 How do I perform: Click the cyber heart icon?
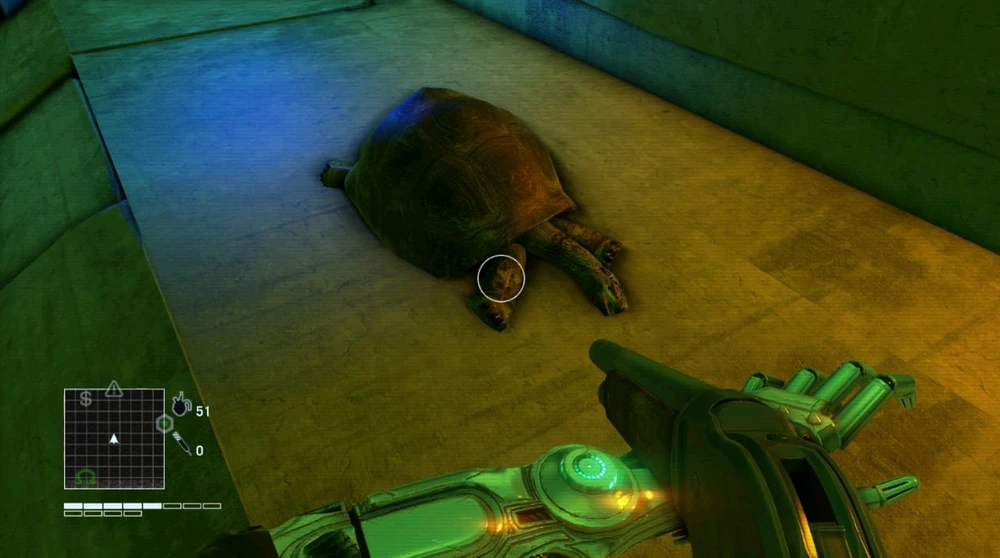point(181,405)
